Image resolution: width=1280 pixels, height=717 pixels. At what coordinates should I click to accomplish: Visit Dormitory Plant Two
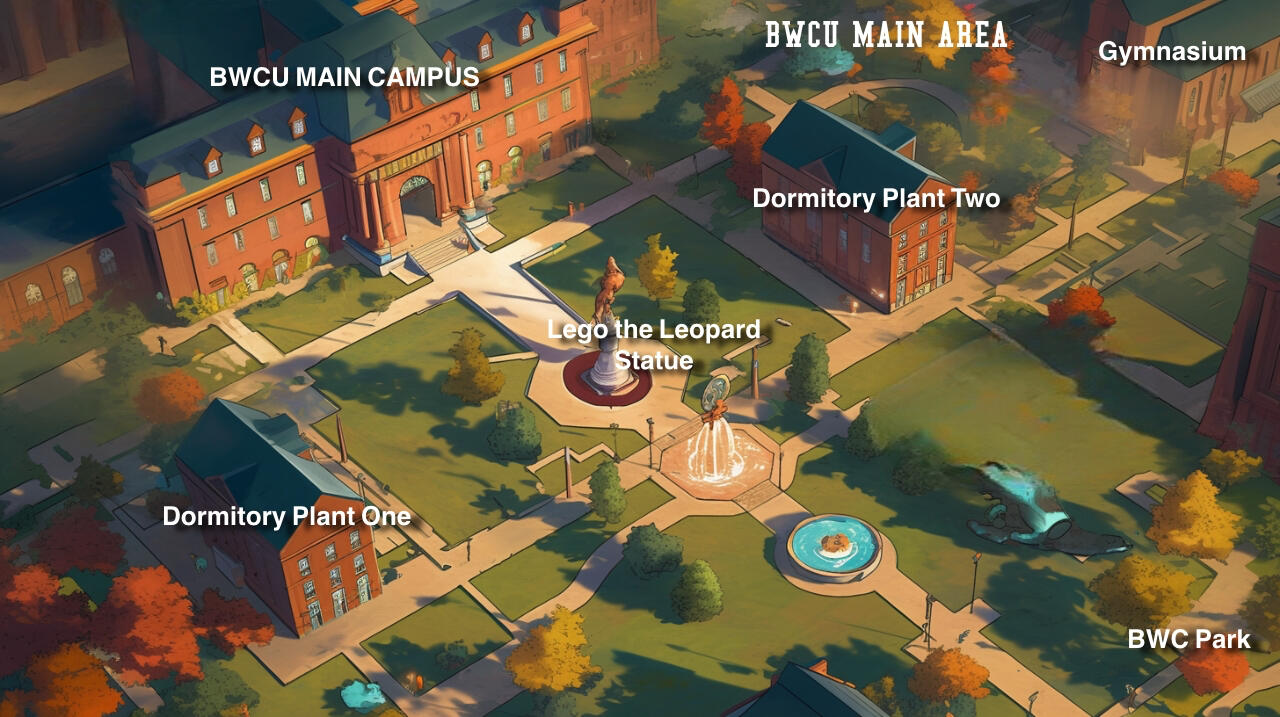876,198
